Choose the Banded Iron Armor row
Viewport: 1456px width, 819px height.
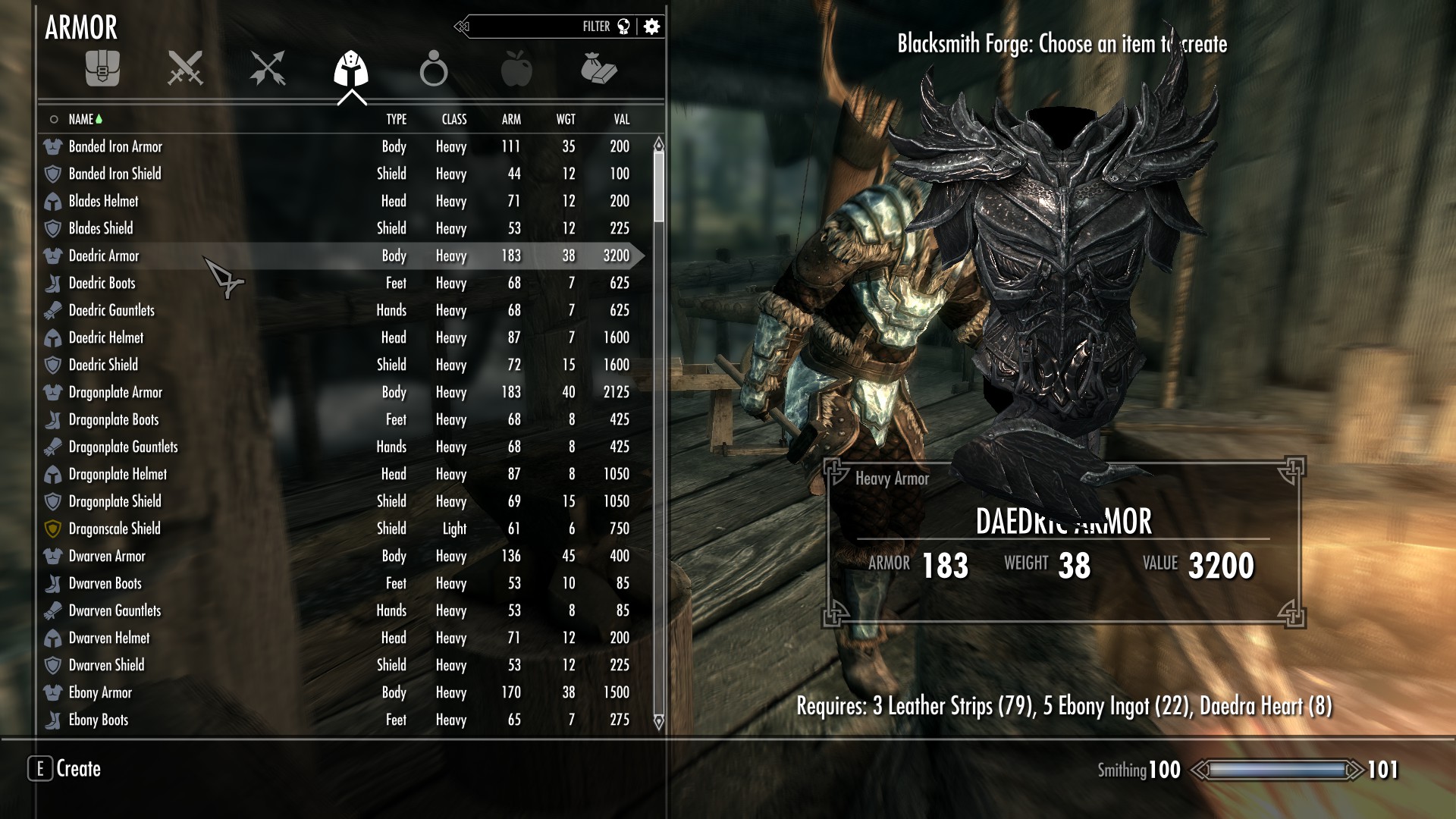[115, 146]
